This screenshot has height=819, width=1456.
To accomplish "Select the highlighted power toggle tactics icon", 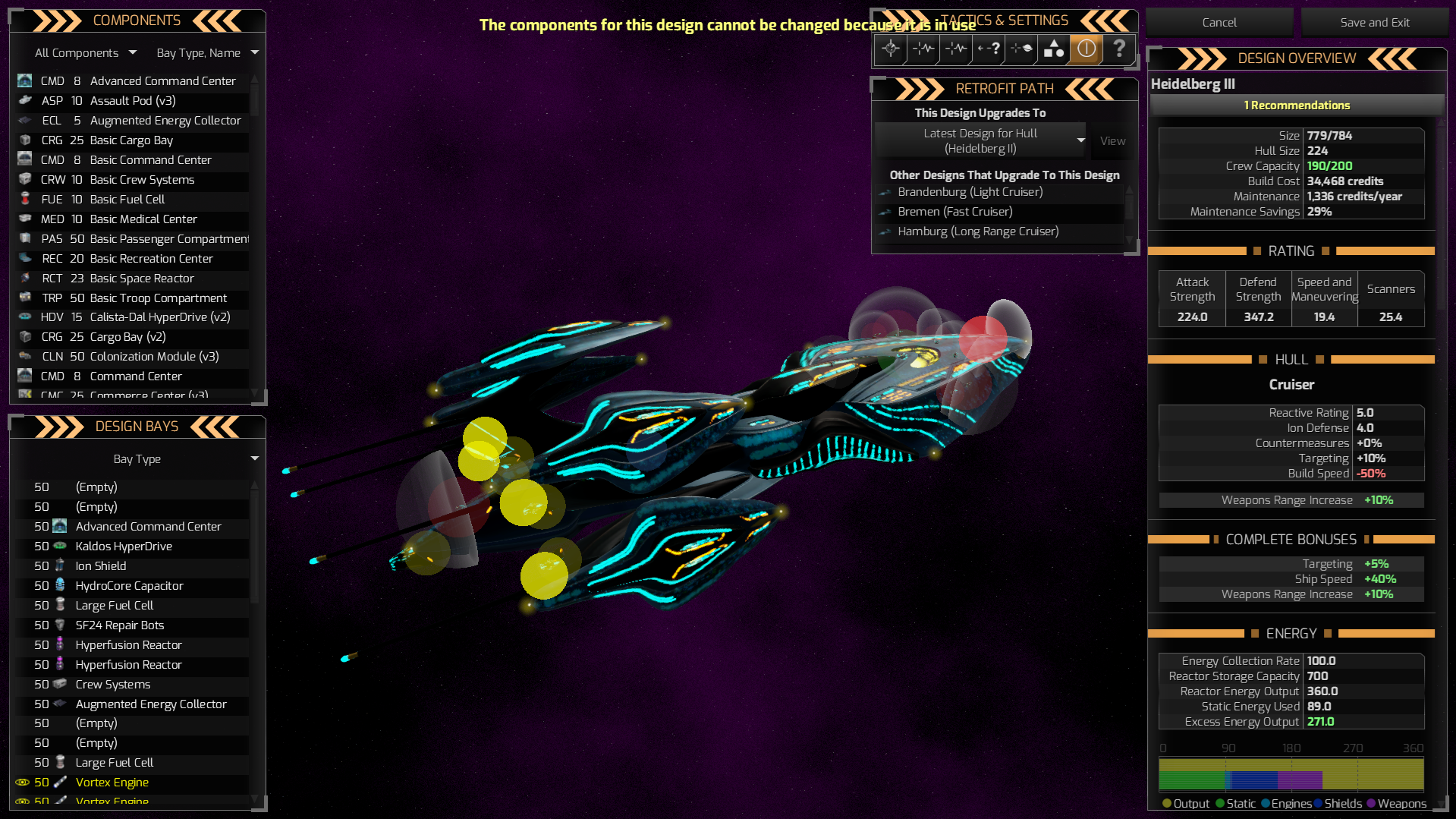I will coord(1086,49).
